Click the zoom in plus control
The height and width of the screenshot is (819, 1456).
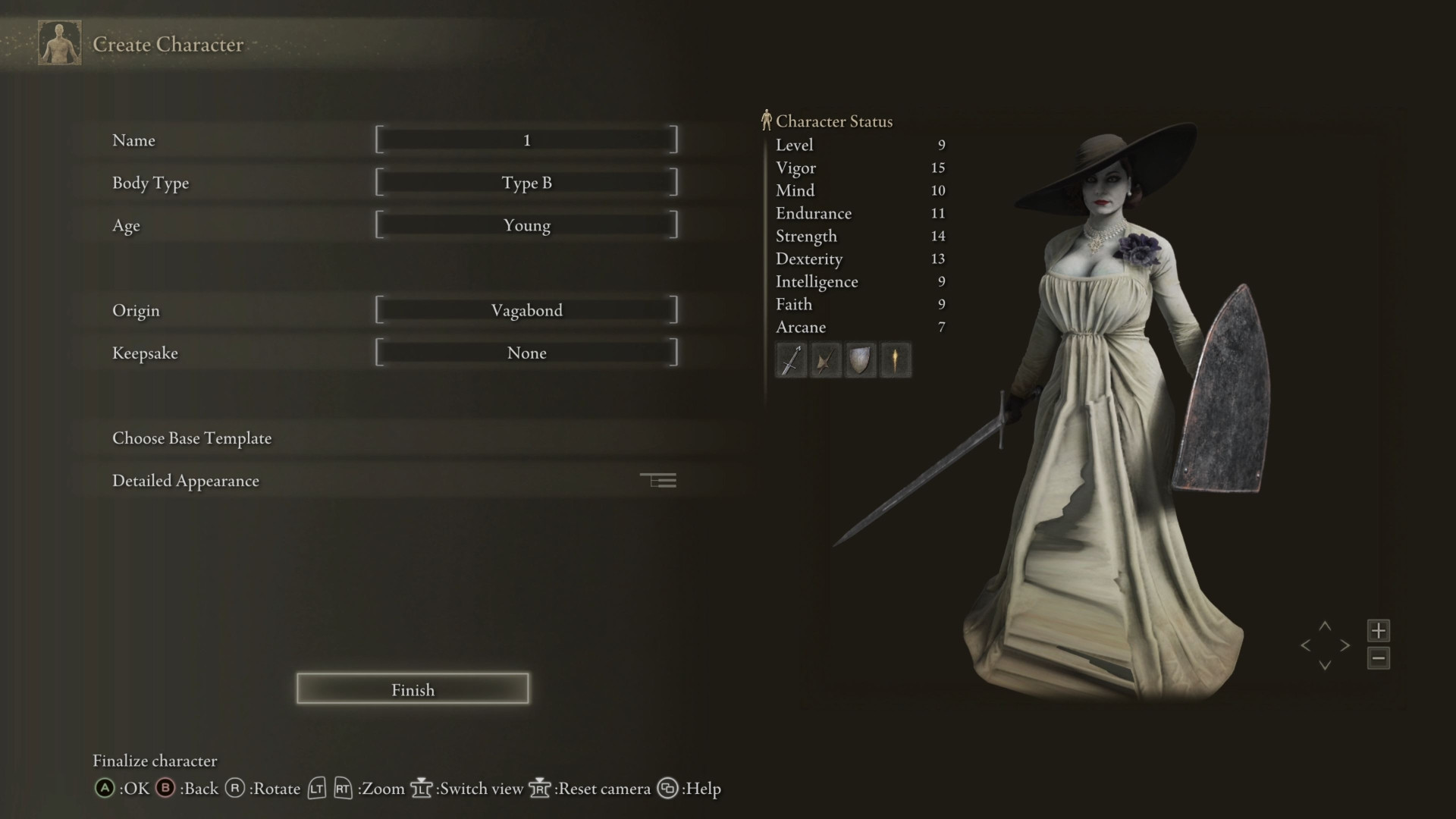coord(1379,630)
